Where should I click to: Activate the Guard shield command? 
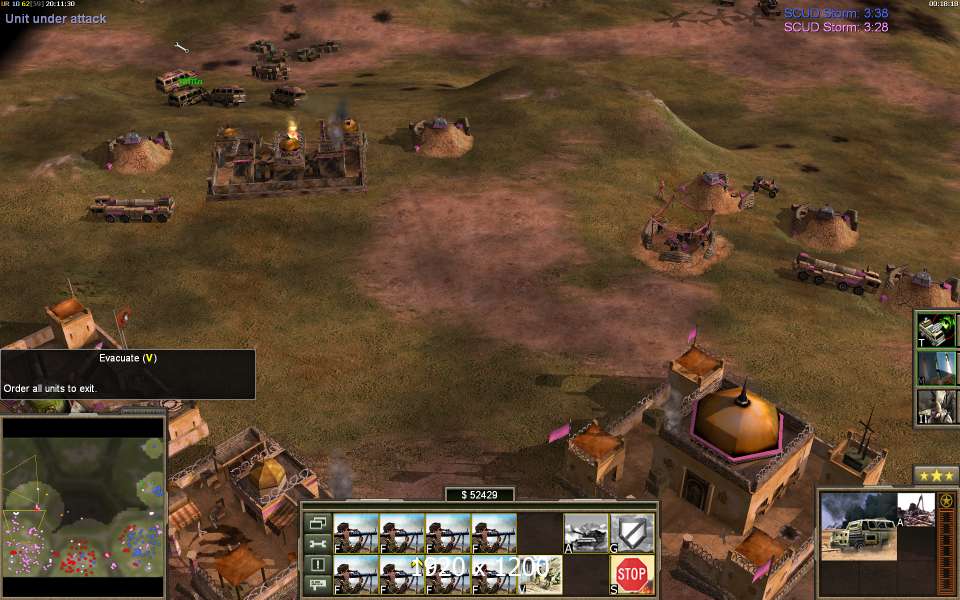click(x=631, y=533)
